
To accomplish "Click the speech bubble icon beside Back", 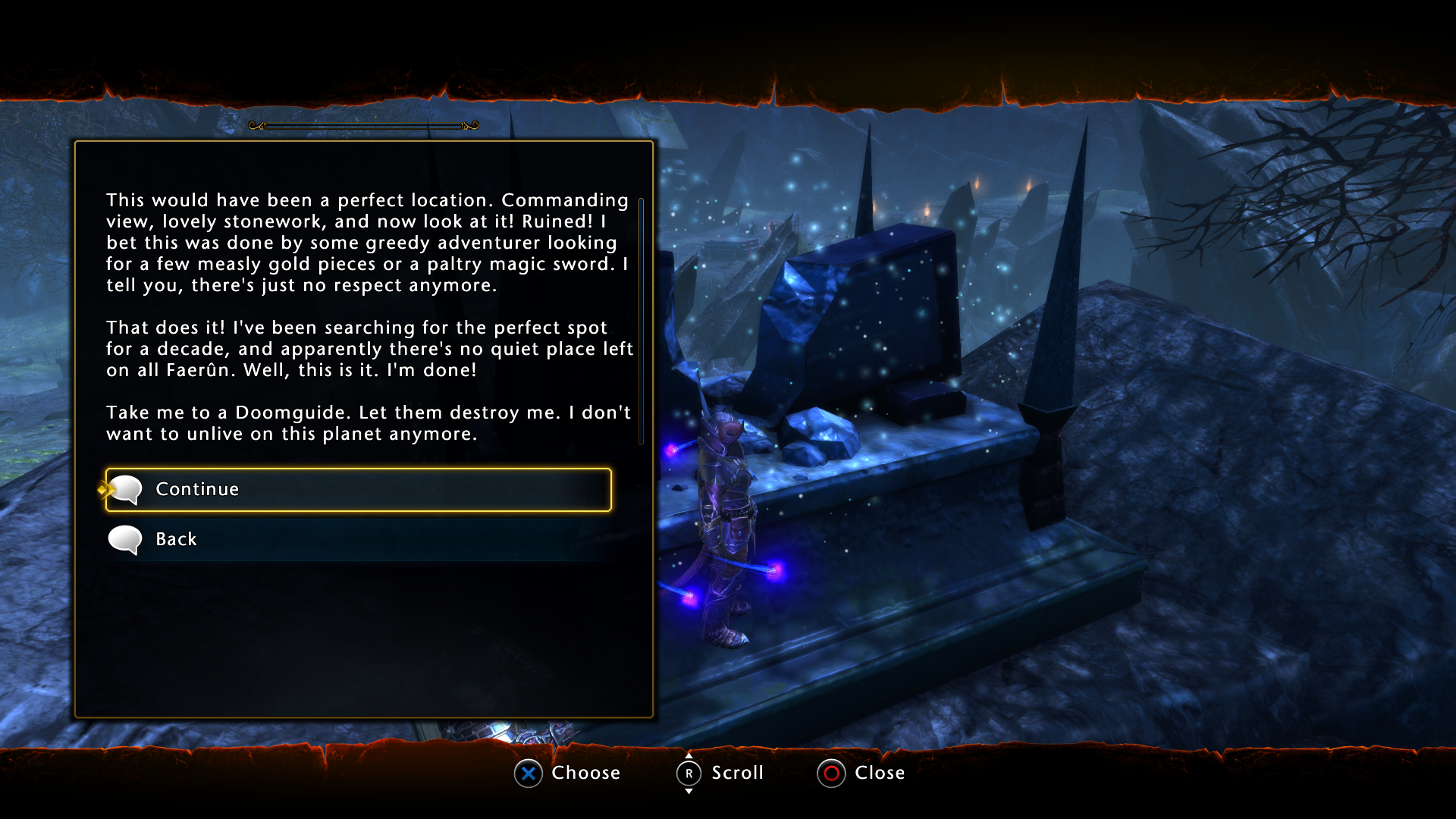I will click(126, 539).
